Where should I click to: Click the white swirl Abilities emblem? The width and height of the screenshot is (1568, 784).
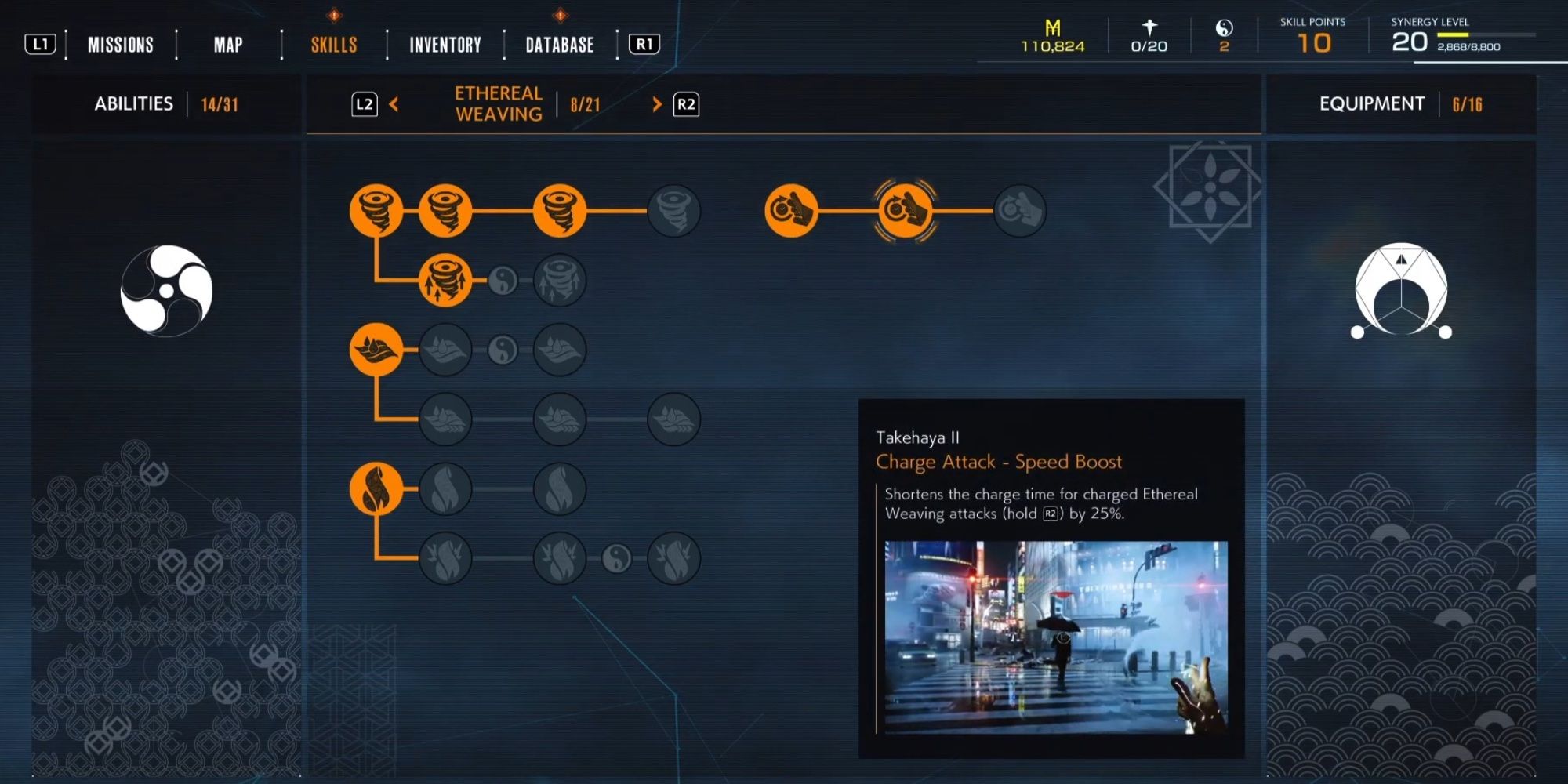[166, 291]
